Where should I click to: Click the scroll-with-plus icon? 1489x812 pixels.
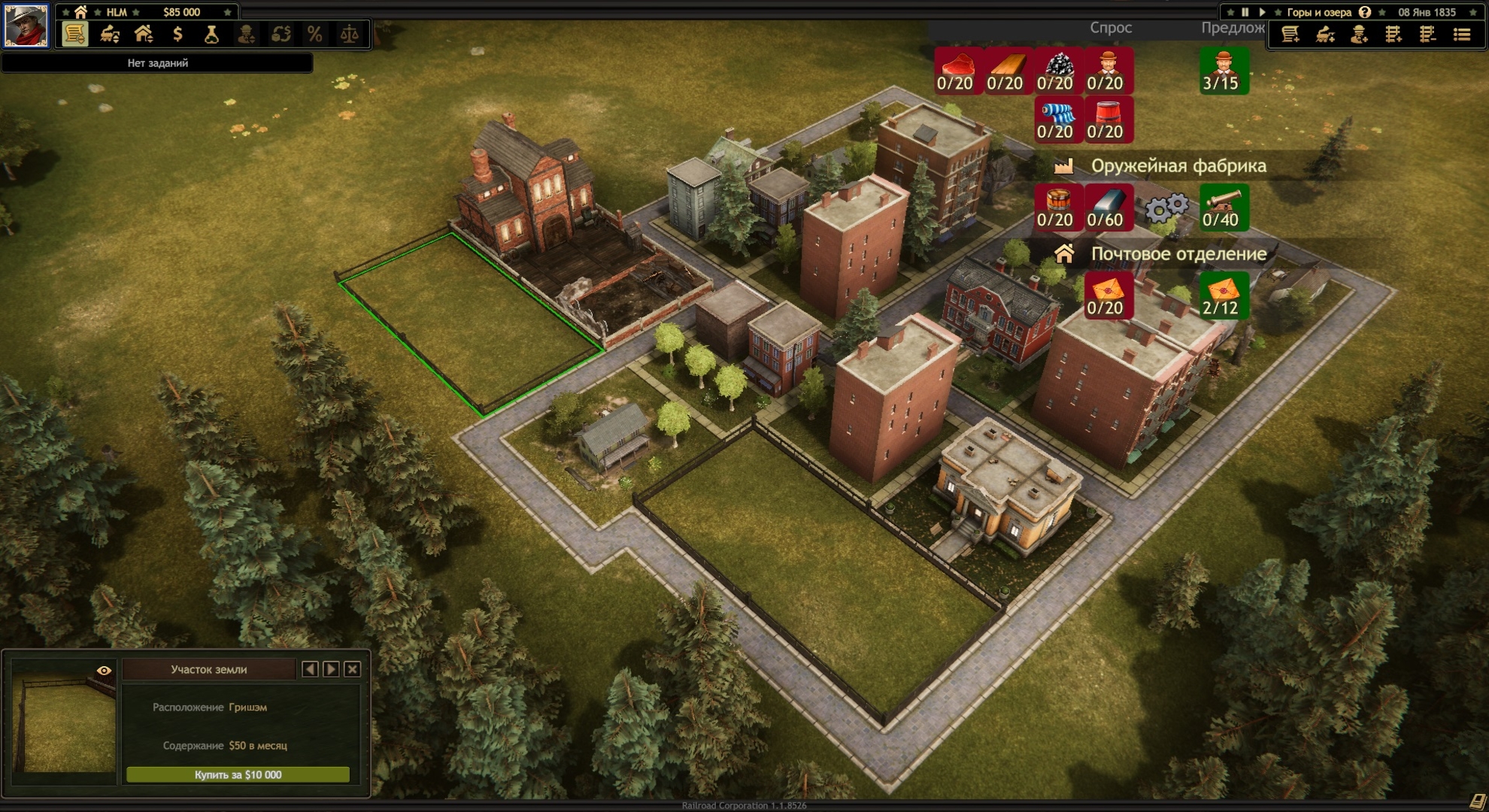coord(1290,35)
